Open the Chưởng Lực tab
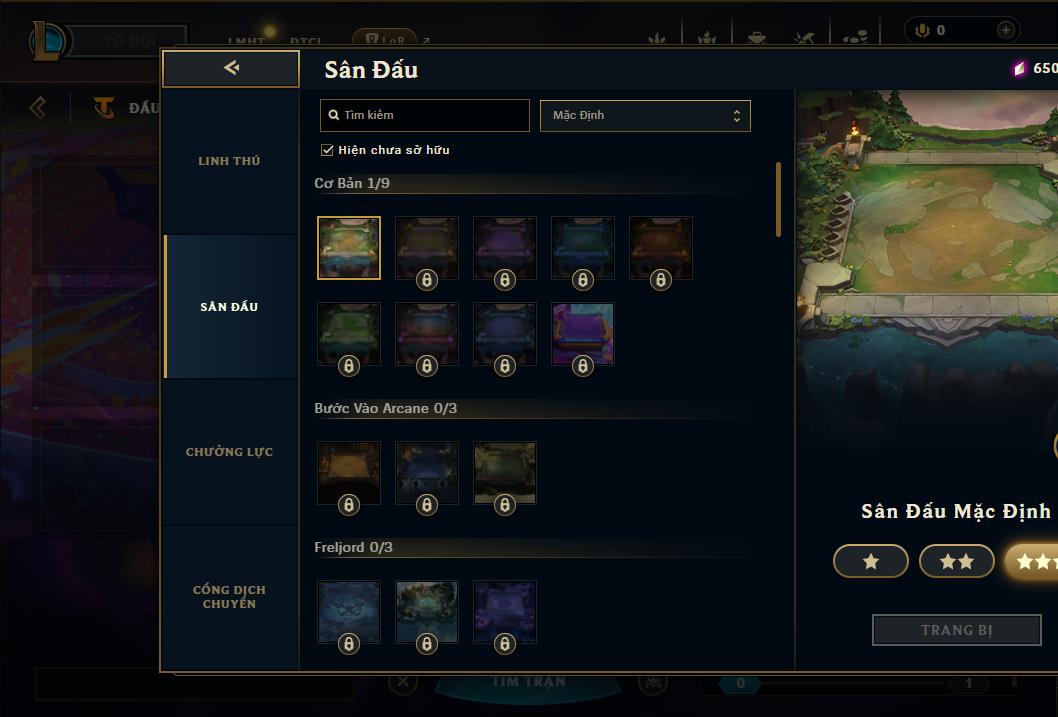 click(229, 452)
